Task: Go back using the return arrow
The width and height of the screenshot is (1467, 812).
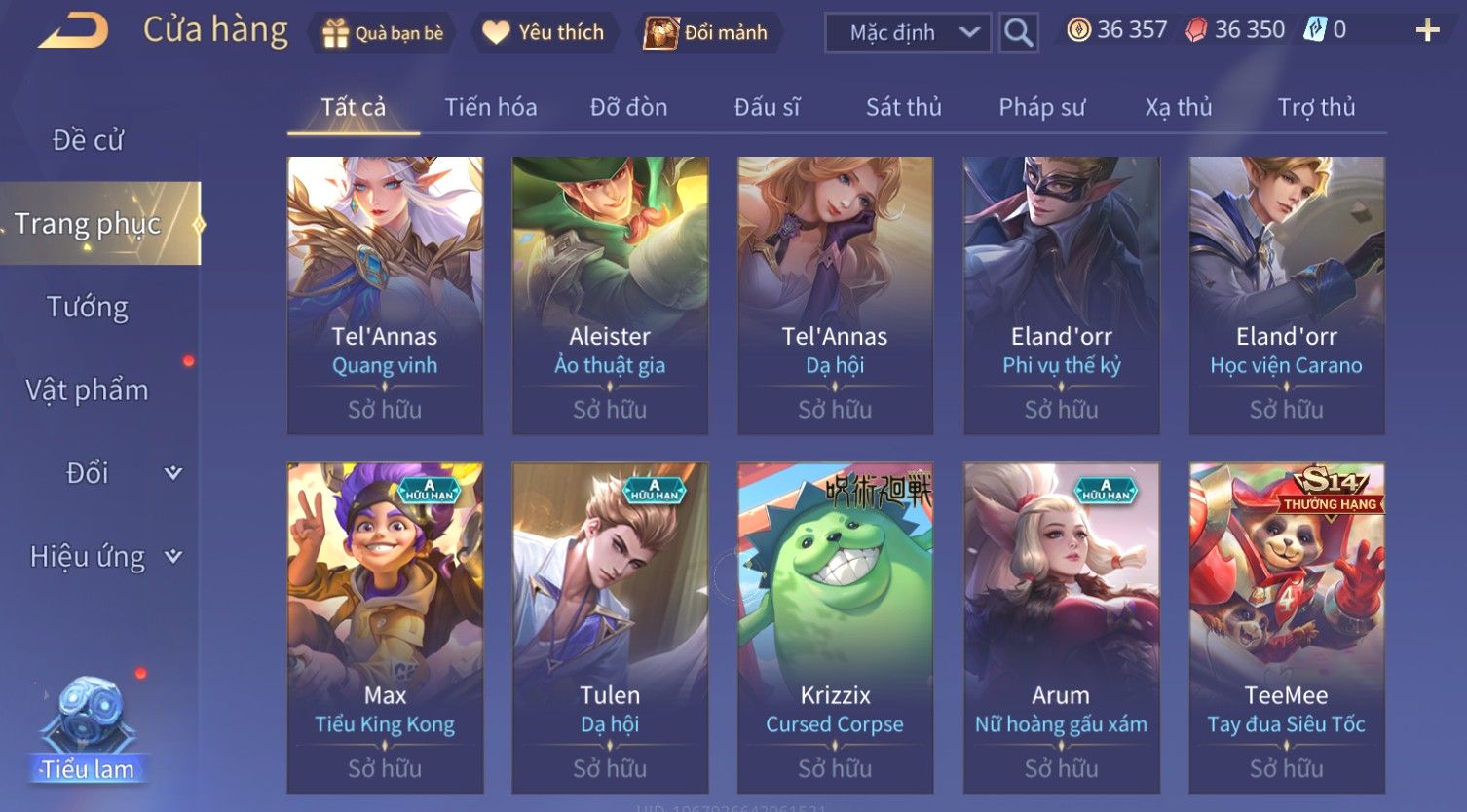Action: [73, 31]
